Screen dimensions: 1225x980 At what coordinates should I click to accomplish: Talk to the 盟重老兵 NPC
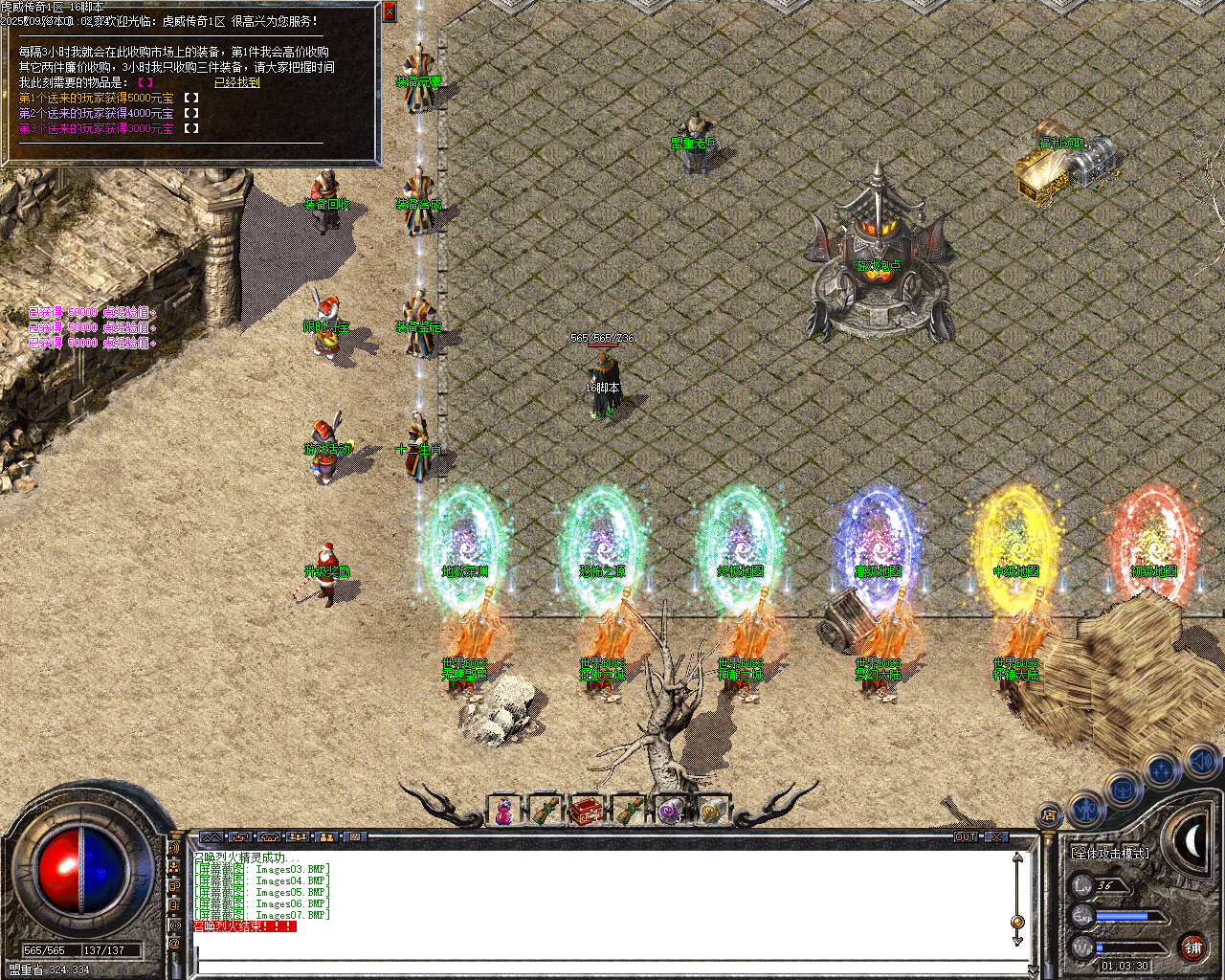[x=691, y=134]
